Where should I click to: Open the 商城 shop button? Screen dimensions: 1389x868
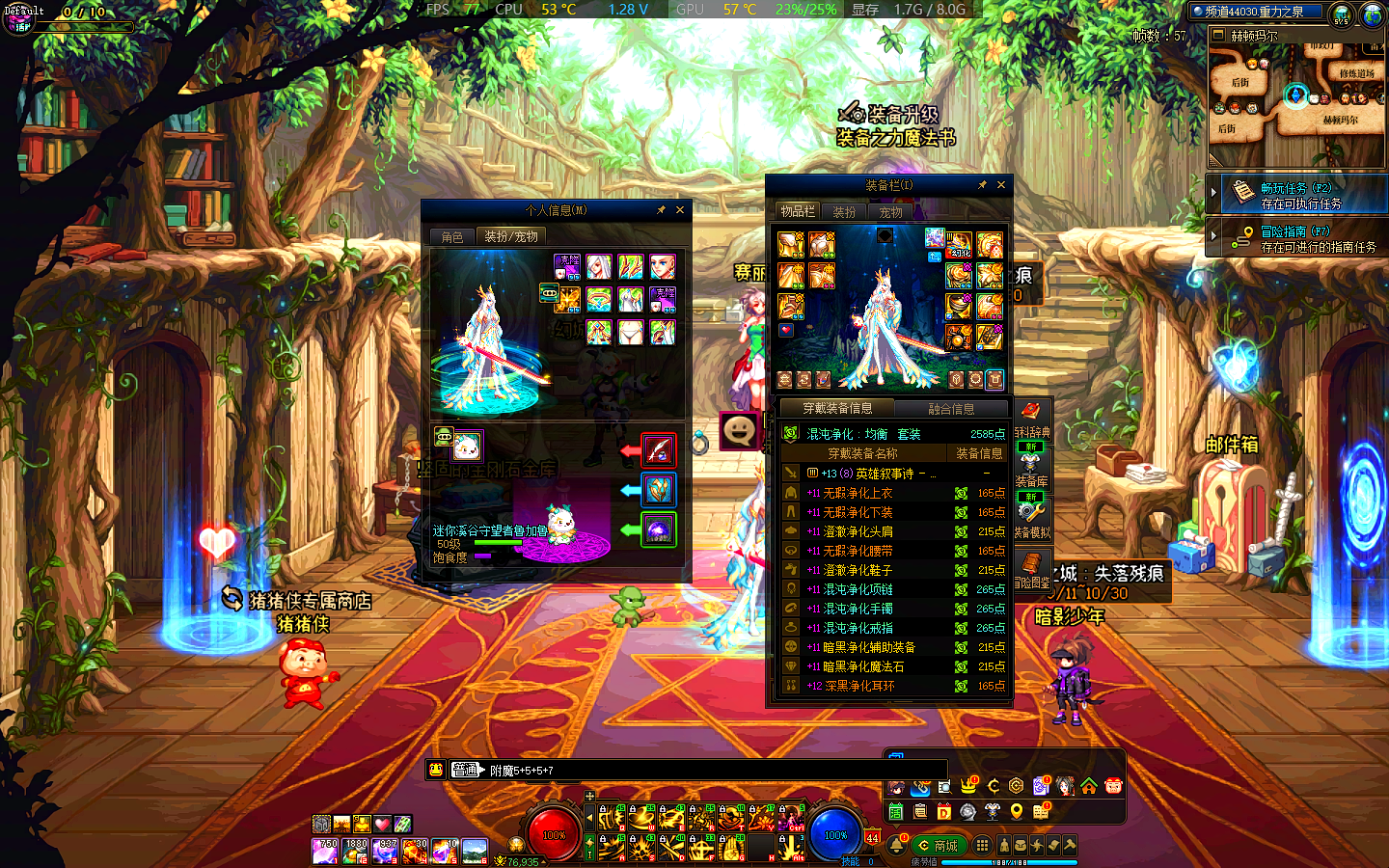[939, 846]
